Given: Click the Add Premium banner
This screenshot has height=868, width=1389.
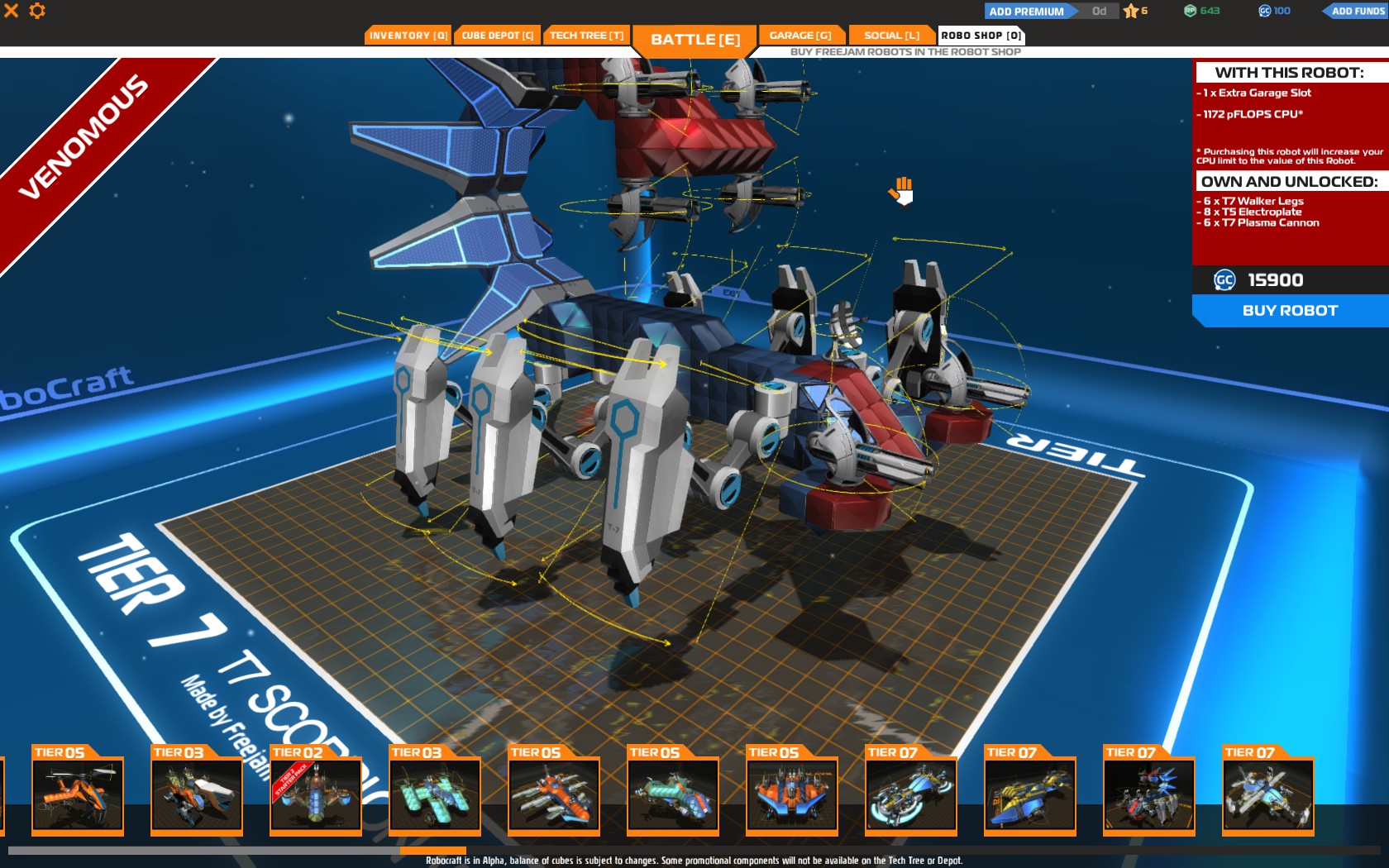Looking at the screenshot, I should point(1028,11).
